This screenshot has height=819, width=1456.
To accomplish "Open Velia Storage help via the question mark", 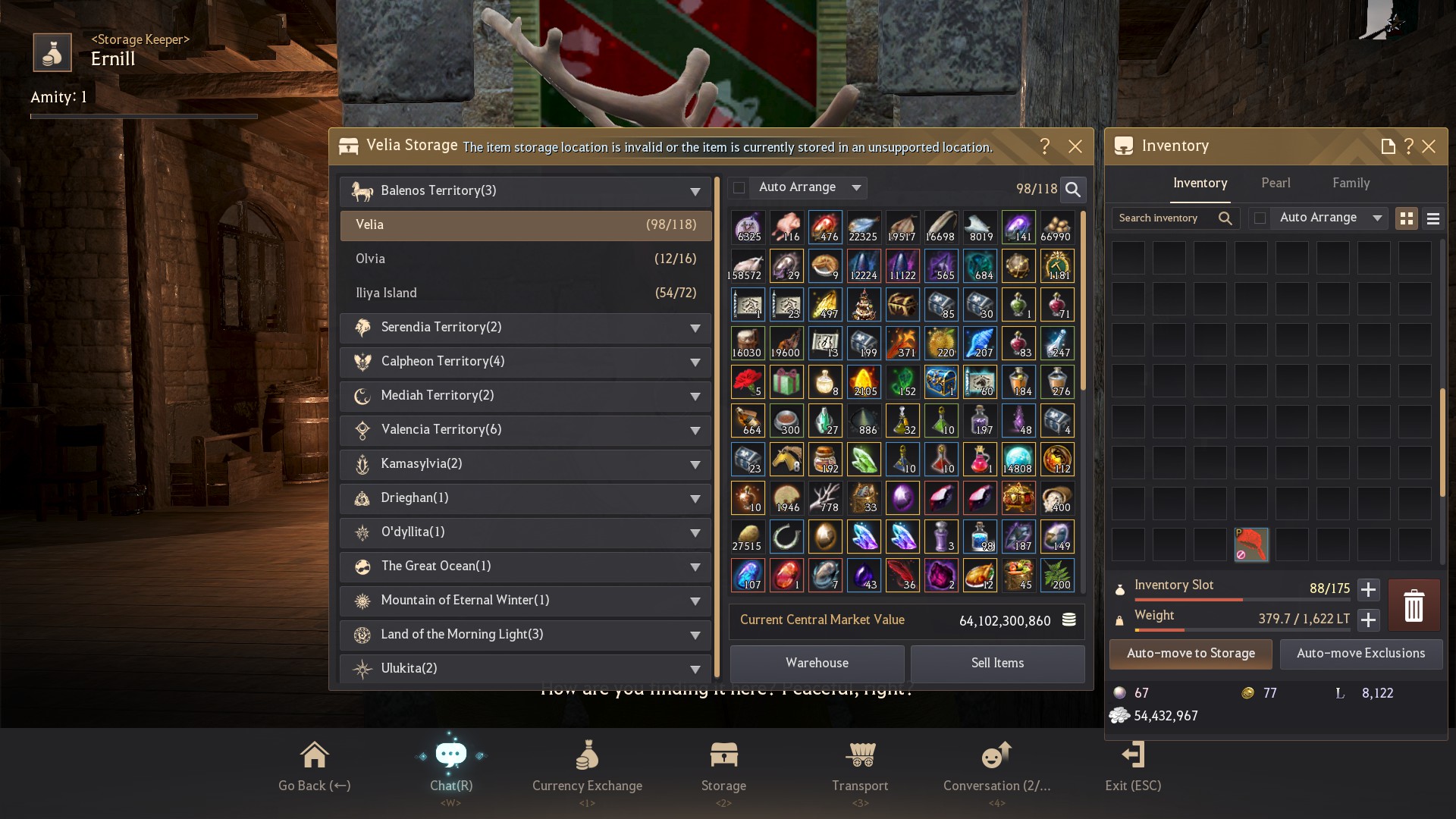I will 1046,146.
